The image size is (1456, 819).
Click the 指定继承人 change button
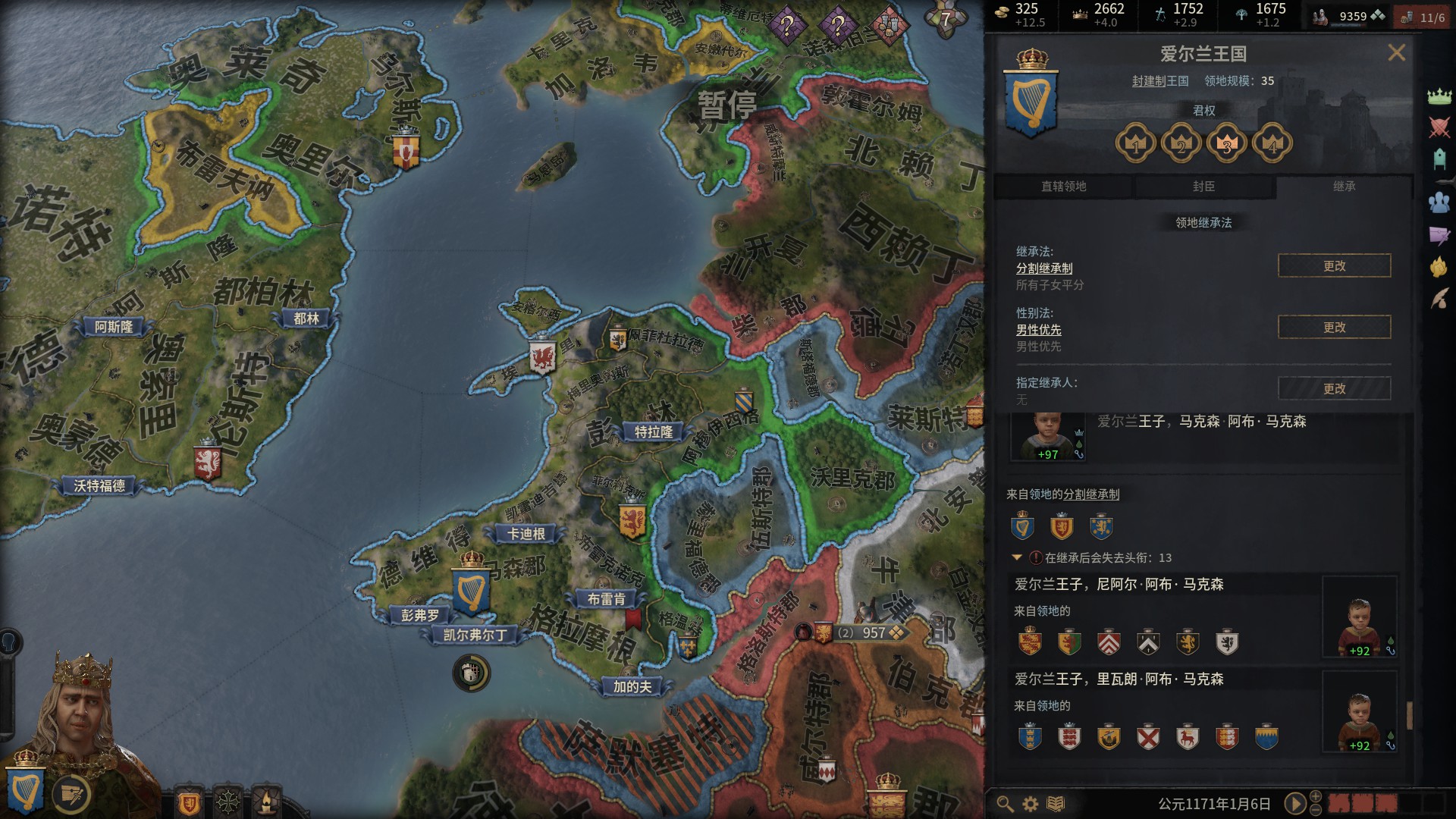pyautogui.click(x=1334, y=389)
